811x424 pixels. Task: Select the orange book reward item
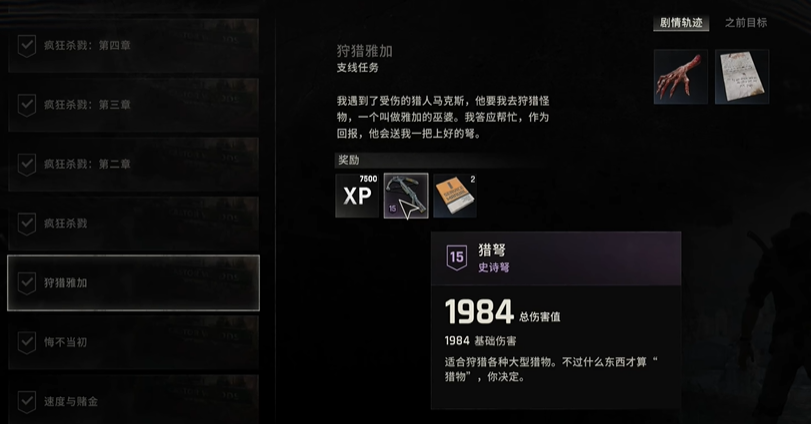point(454,195)
